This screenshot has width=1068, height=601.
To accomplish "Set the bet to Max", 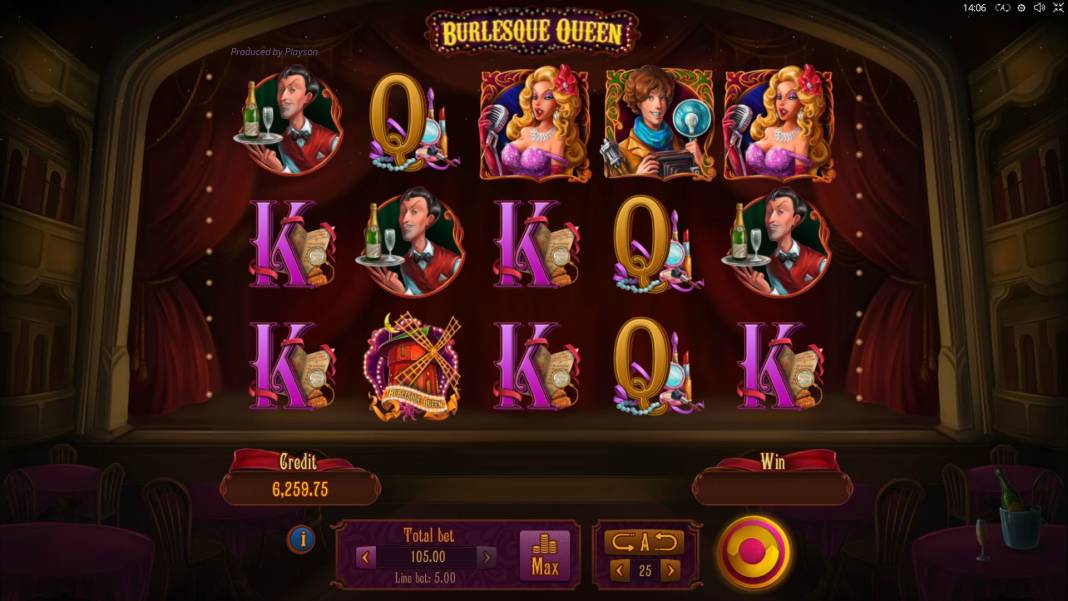I will pos(545,555).
